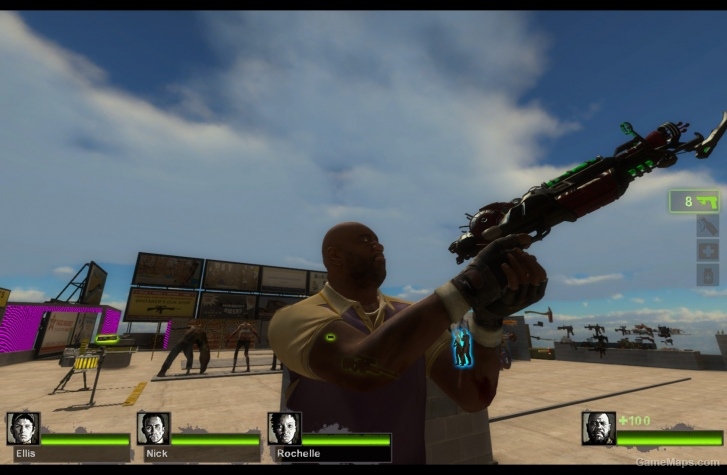Click Nick's teammate portrait
Viewport: 727px width, 475px height.
[x=153, y=428]
